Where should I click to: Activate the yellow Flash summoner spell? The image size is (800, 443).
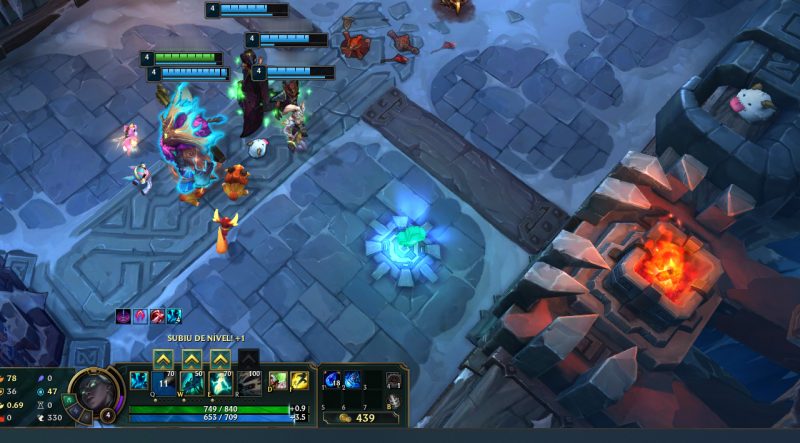299,380
